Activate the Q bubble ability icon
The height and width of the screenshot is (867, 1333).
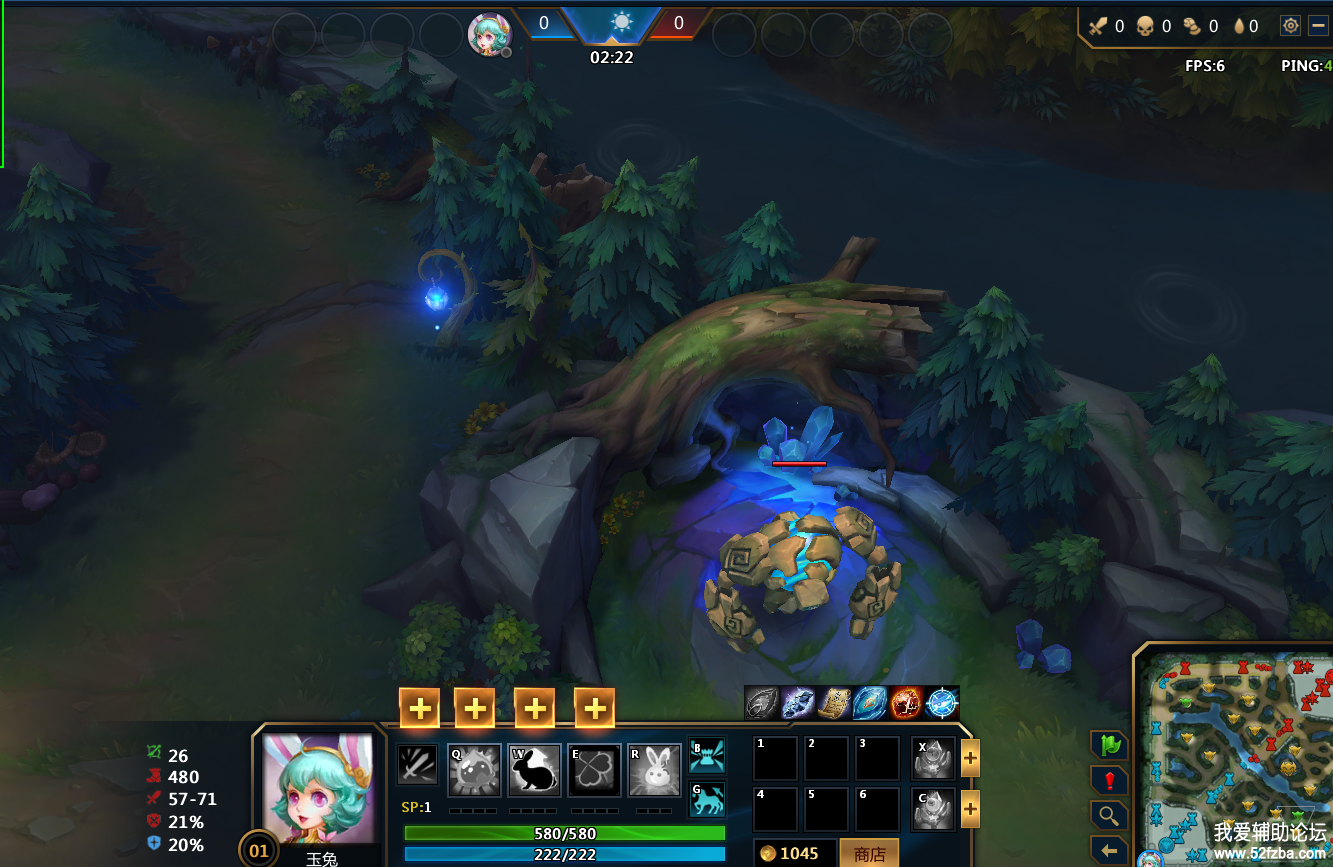473,770
